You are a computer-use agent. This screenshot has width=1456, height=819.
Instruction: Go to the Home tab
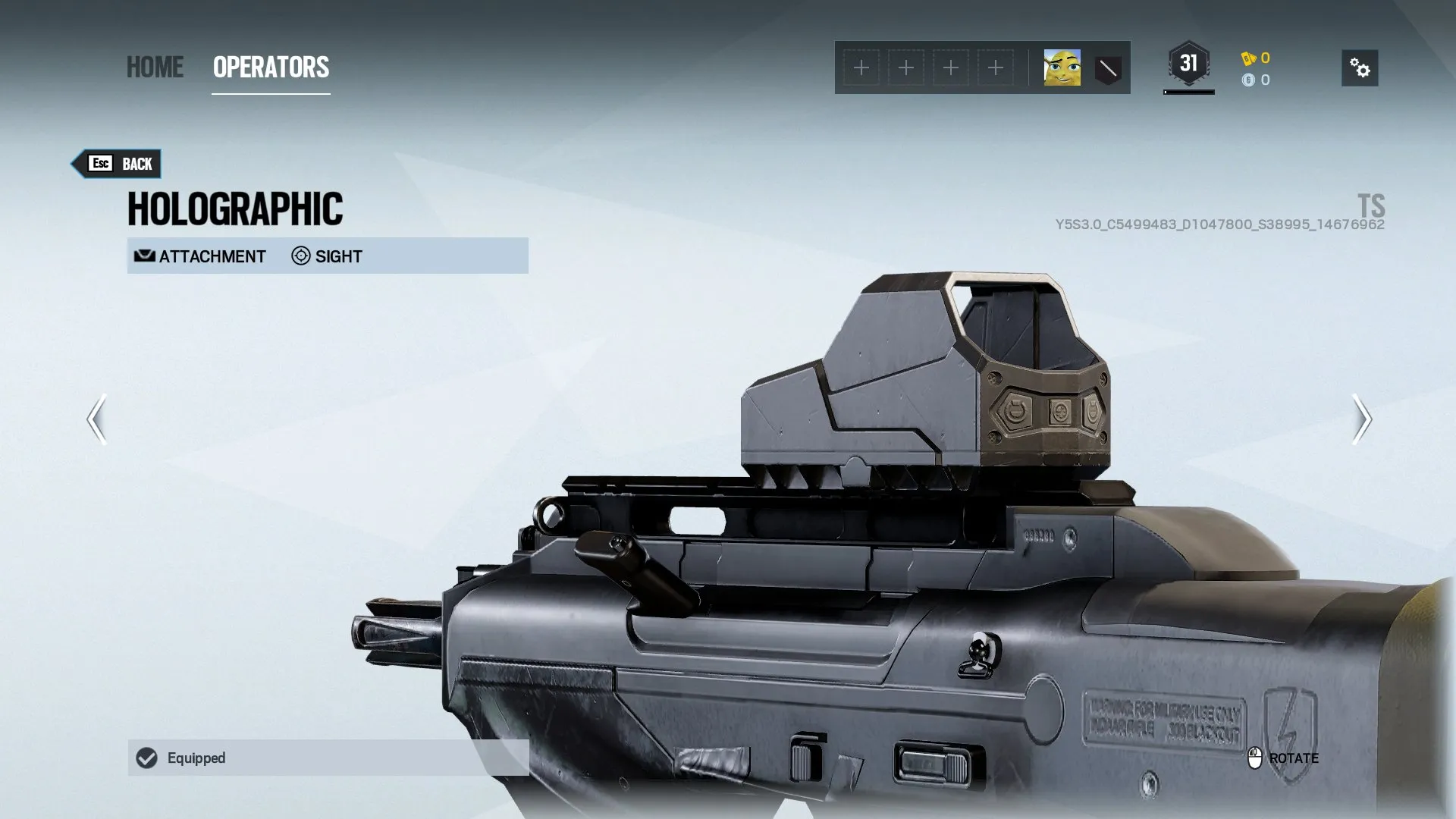(x=155, y=67)
